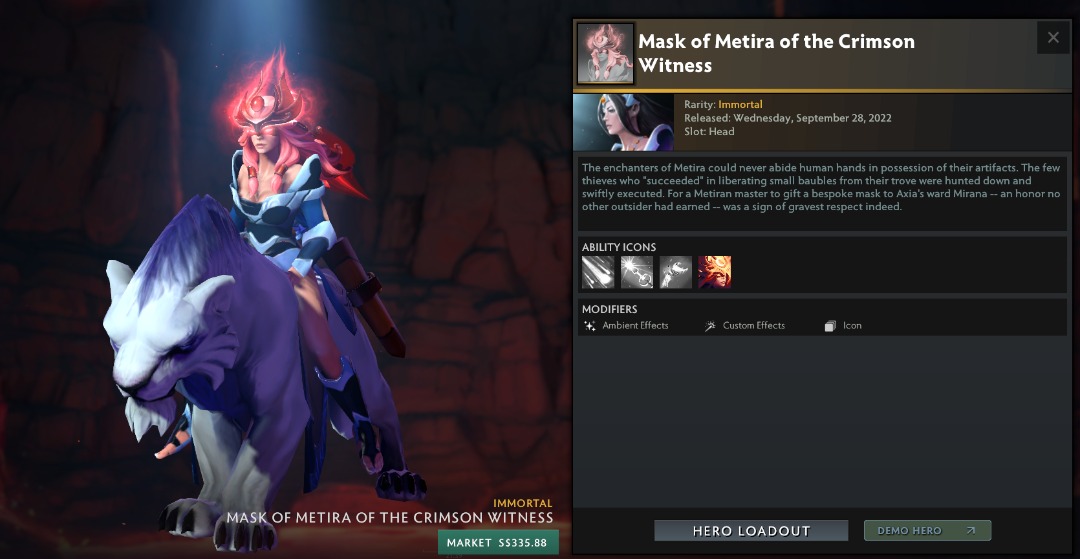The image size is (1080, 559).
Task: Open the Market listing for S$335.88
Action: click(498, 542)
